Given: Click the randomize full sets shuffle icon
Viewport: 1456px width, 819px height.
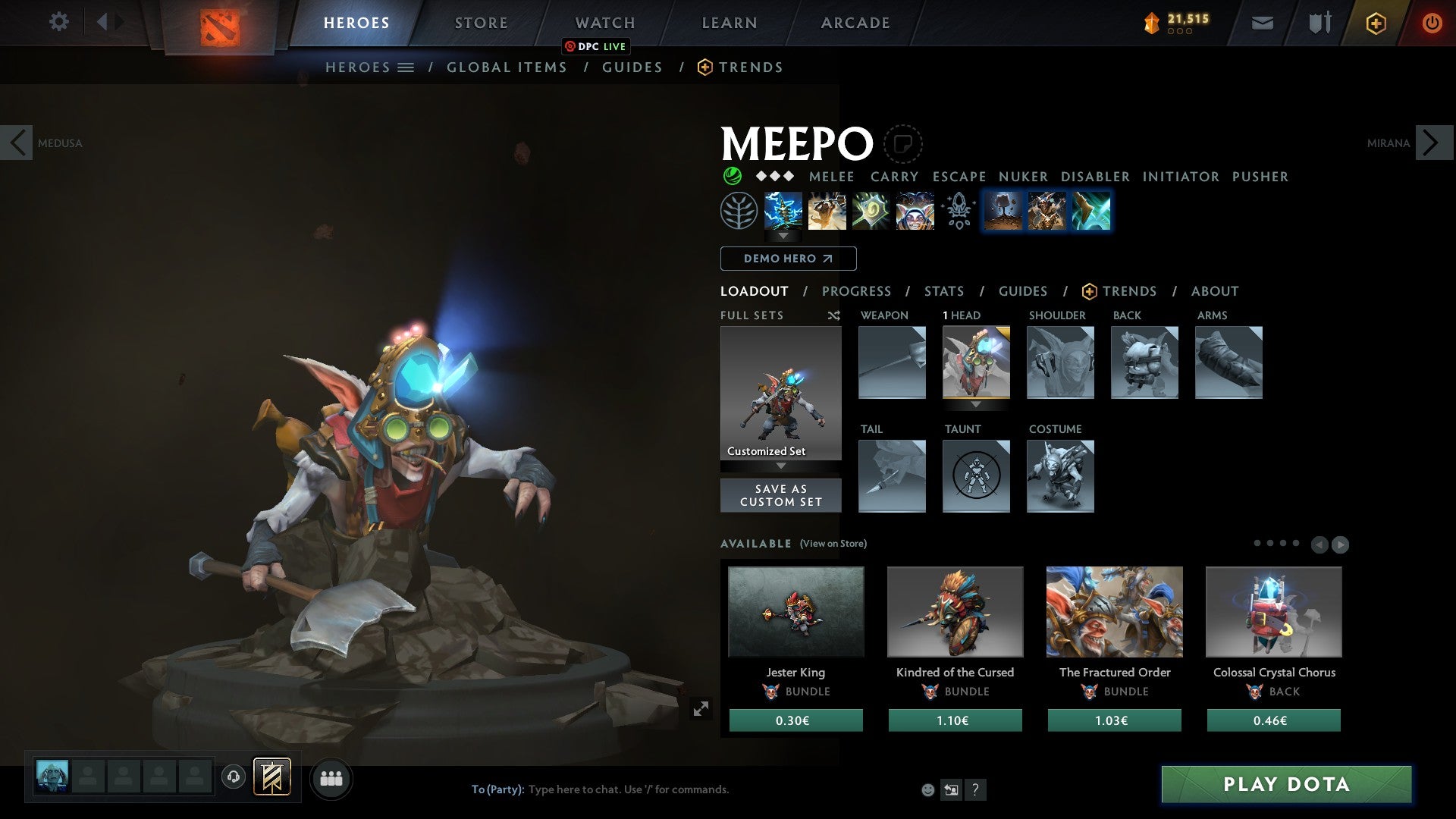Looking at the screenshot, I should (834, 315).
